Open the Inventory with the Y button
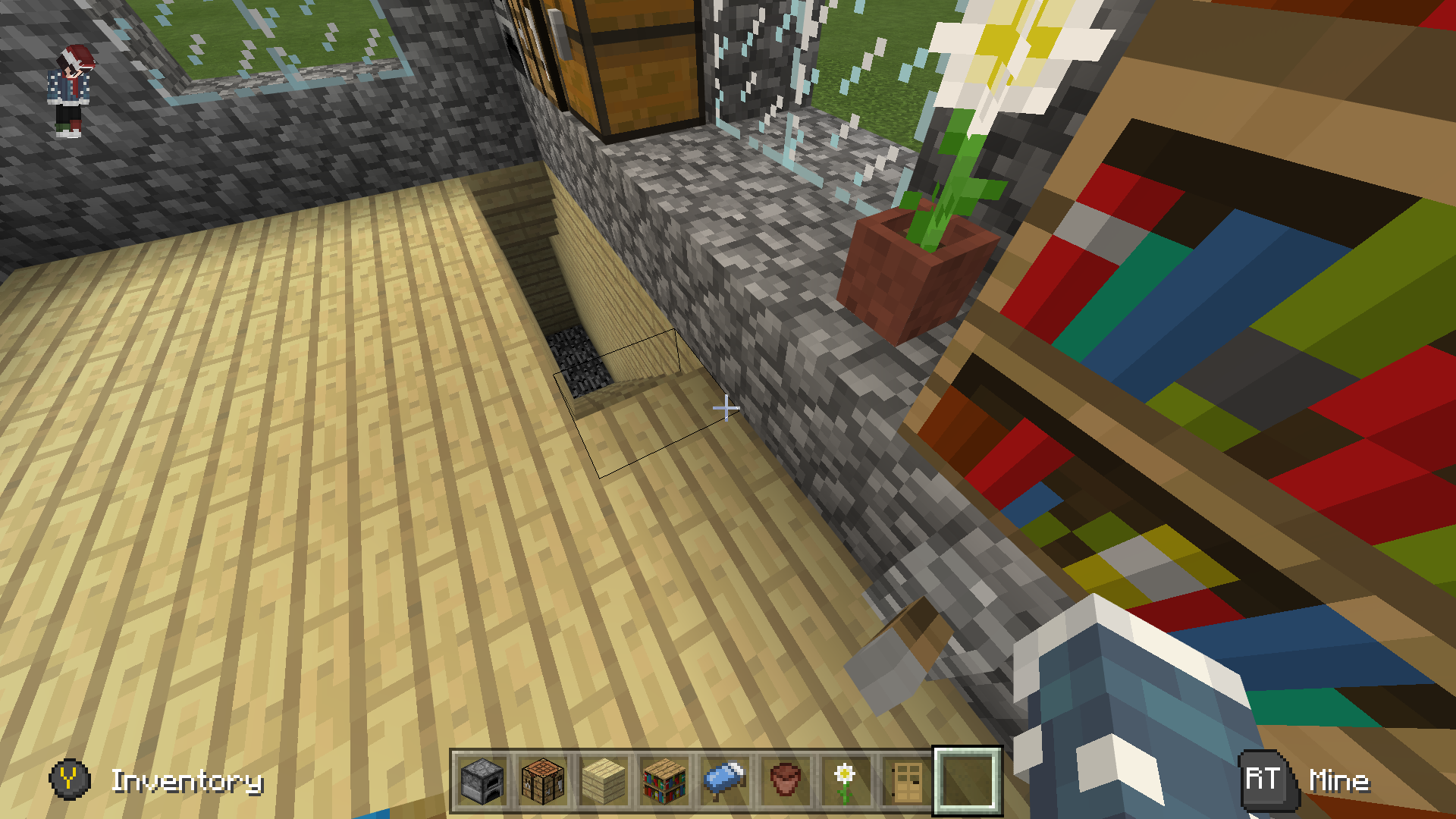Viewport: 1456px width, 819px height. (x=68, y=777)
